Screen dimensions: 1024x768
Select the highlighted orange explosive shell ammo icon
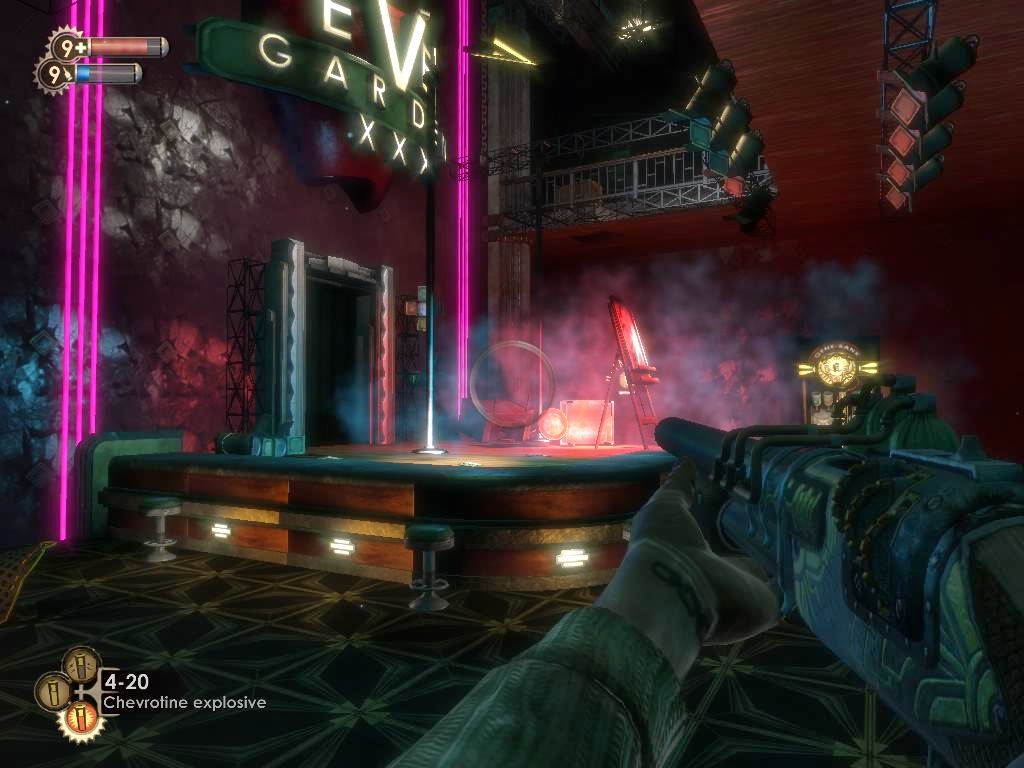[80, 717]
